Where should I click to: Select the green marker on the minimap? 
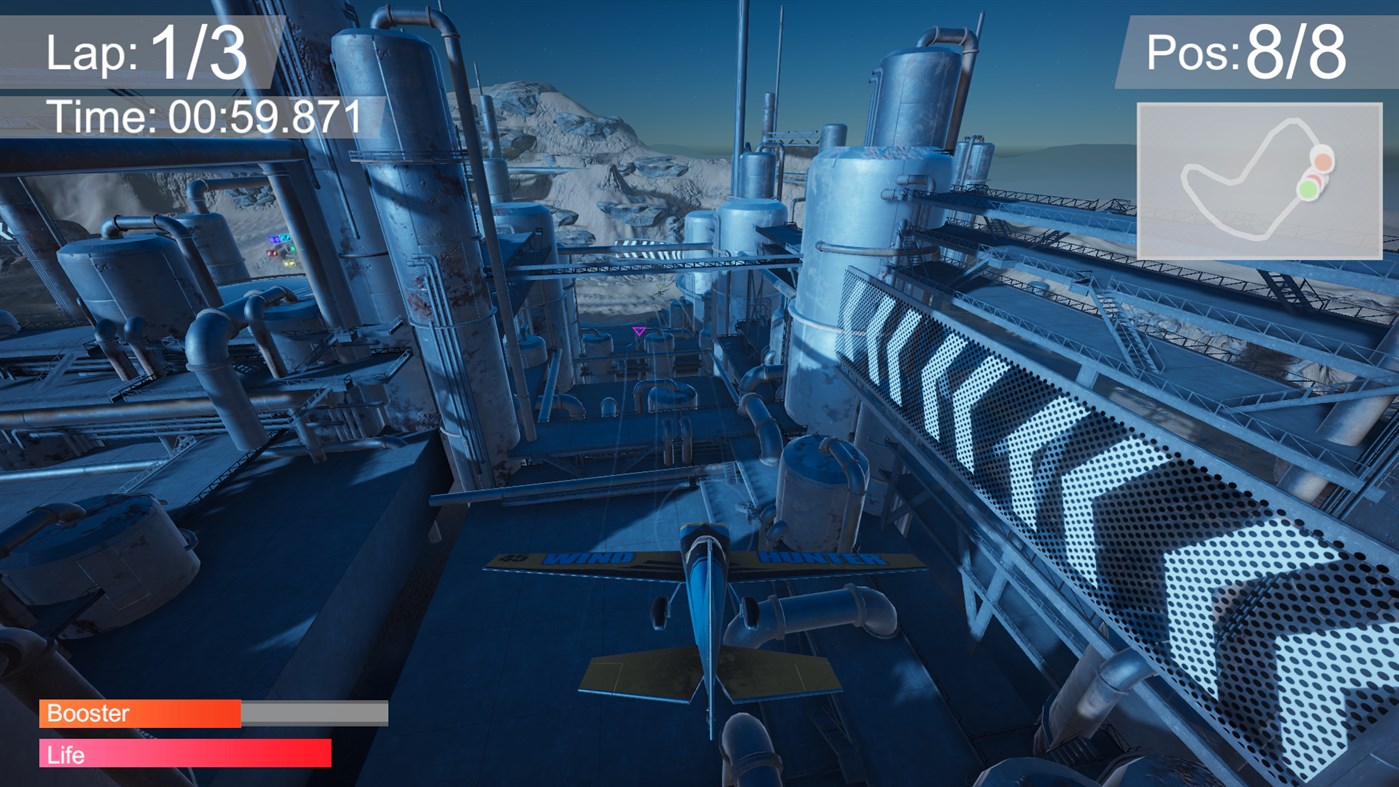pyautogui.click(x=1308, y=188)
